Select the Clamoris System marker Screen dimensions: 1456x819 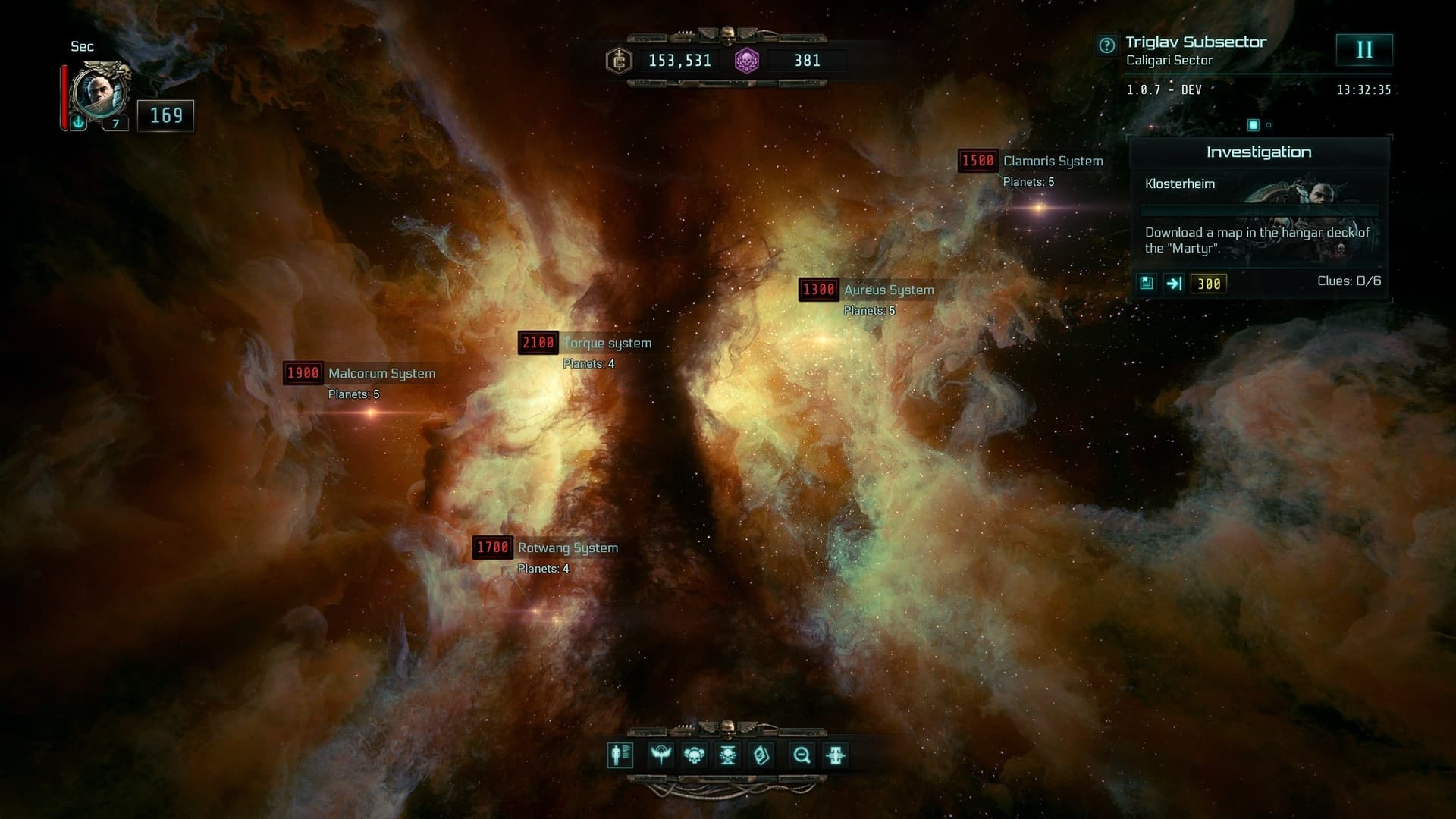point(1053,161)
